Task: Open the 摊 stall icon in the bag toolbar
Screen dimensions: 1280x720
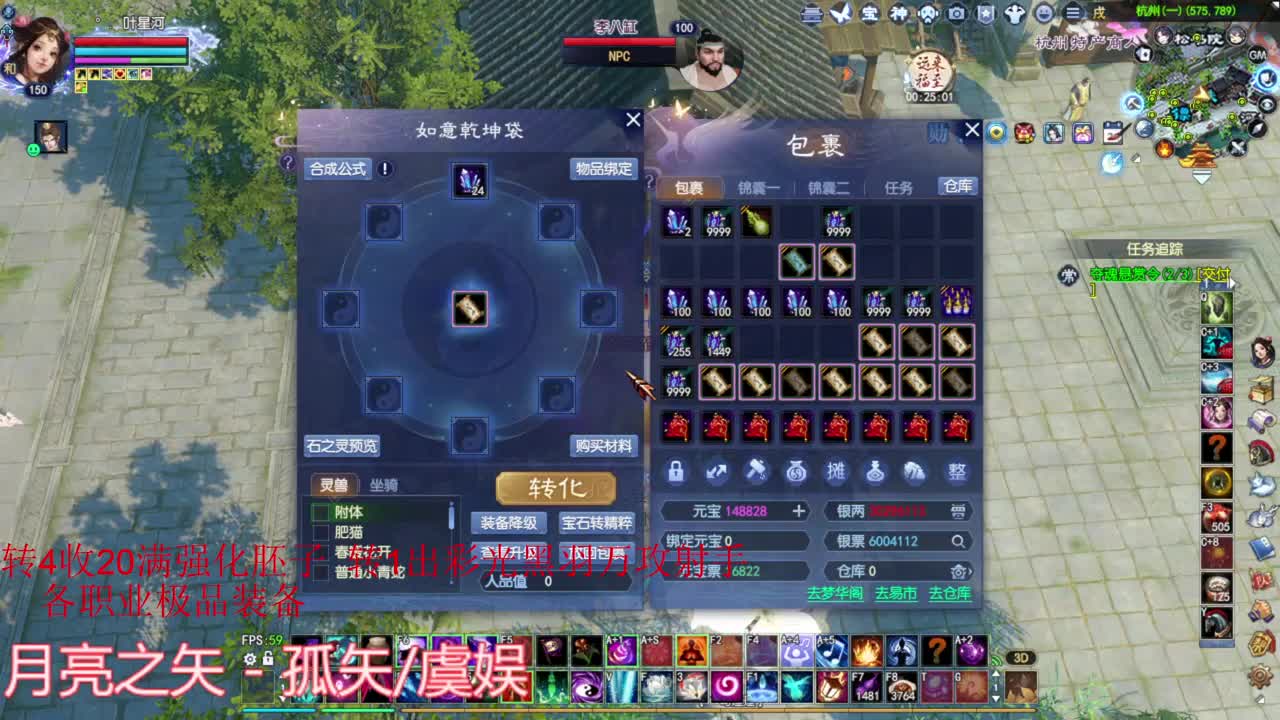Action: (x=836, y=472)
